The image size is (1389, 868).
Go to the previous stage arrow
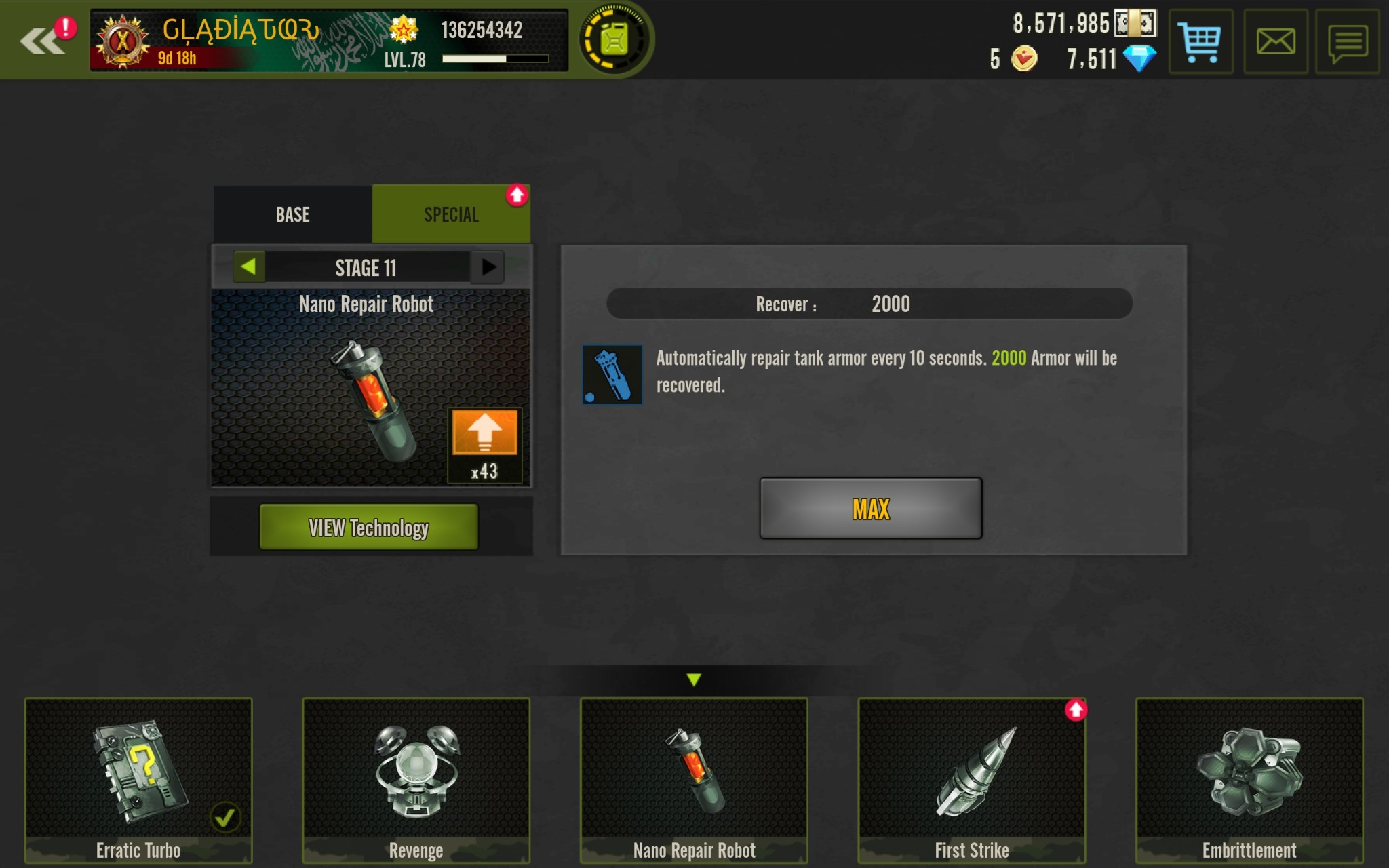click(249, 267)
